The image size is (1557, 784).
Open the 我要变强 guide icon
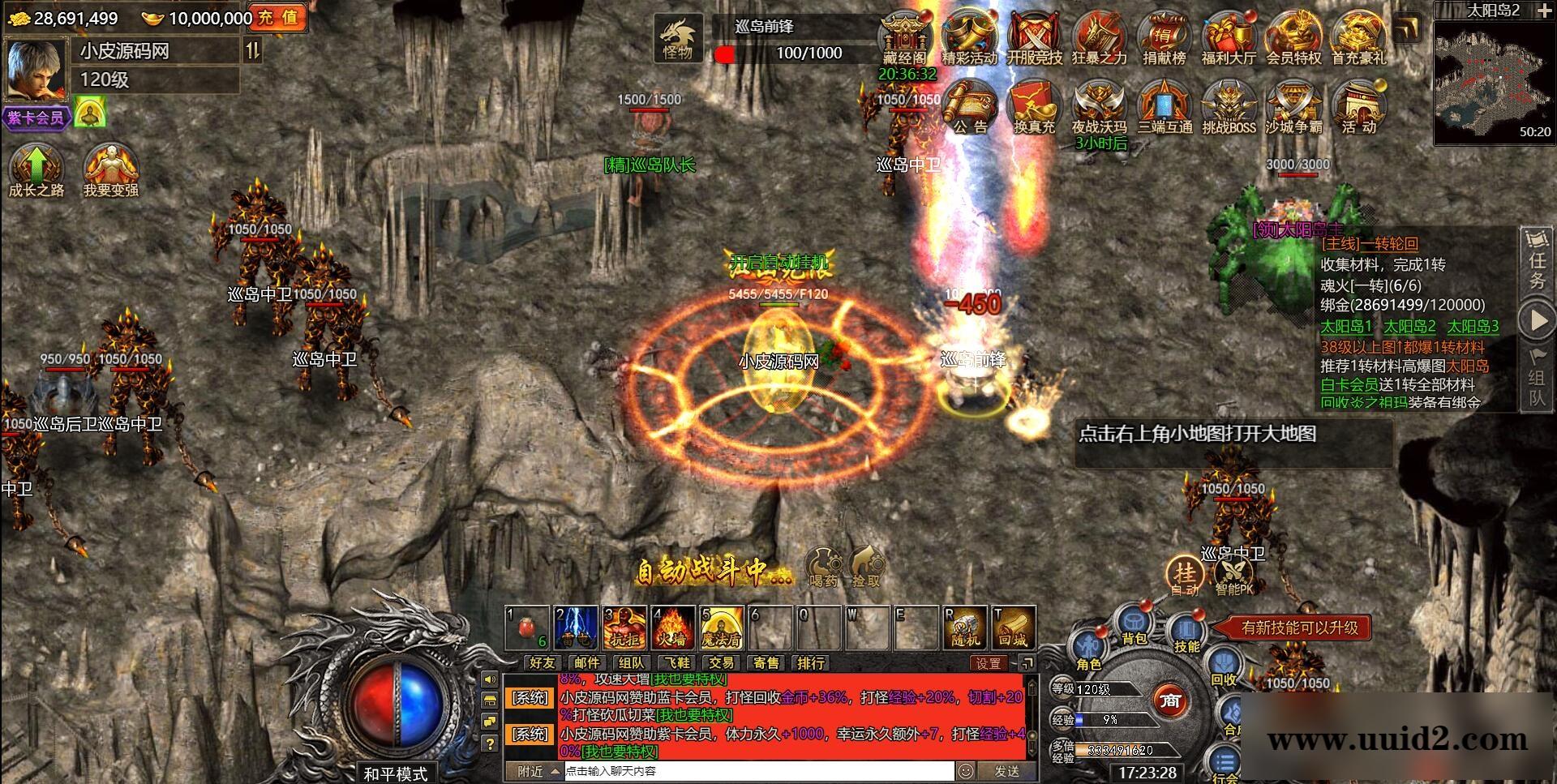(x=111, y=170)
